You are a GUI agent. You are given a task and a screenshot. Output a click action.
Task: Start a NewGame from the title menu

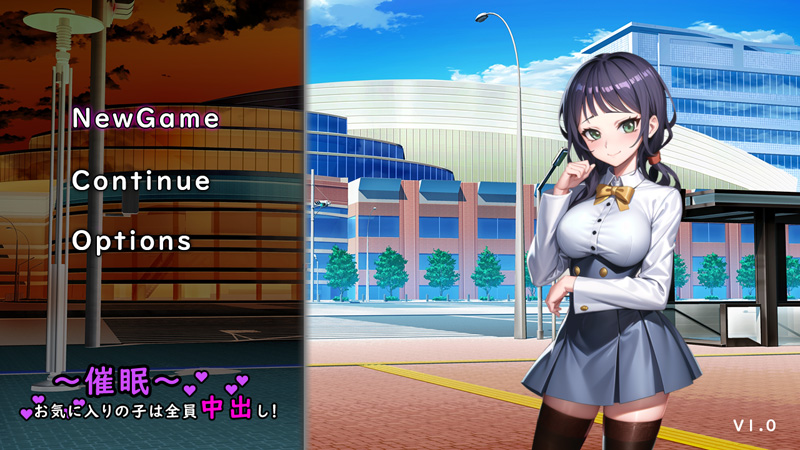pos(146,118)
